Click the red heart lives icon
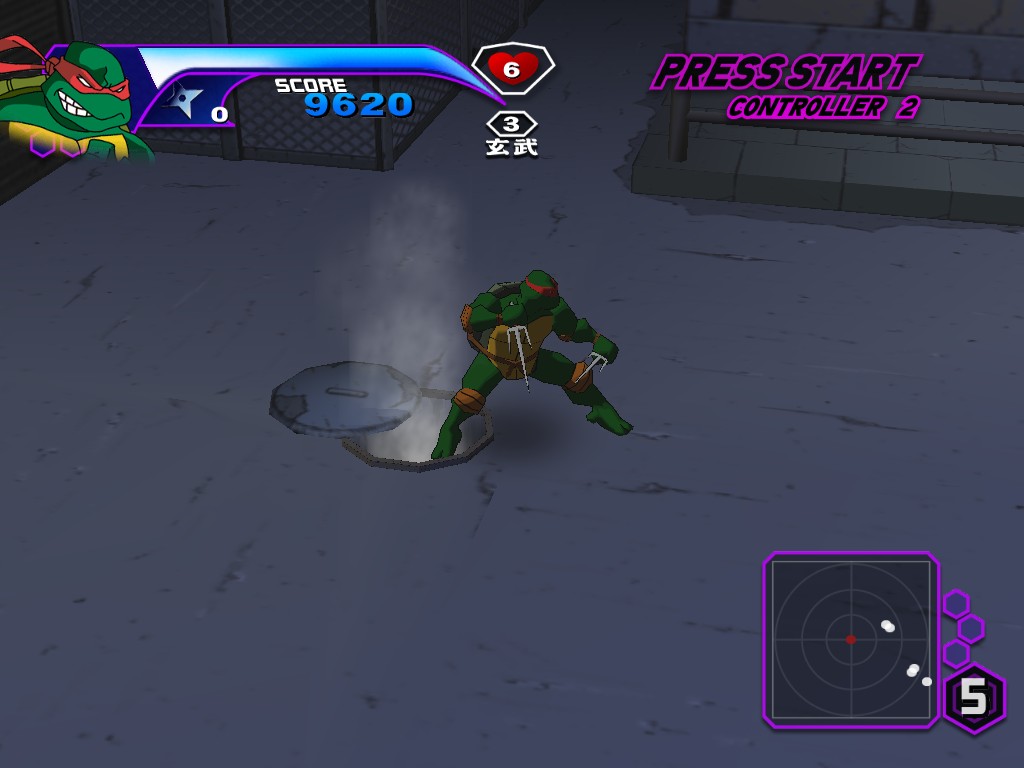The image size is (1024, 768). click(512, 69)
